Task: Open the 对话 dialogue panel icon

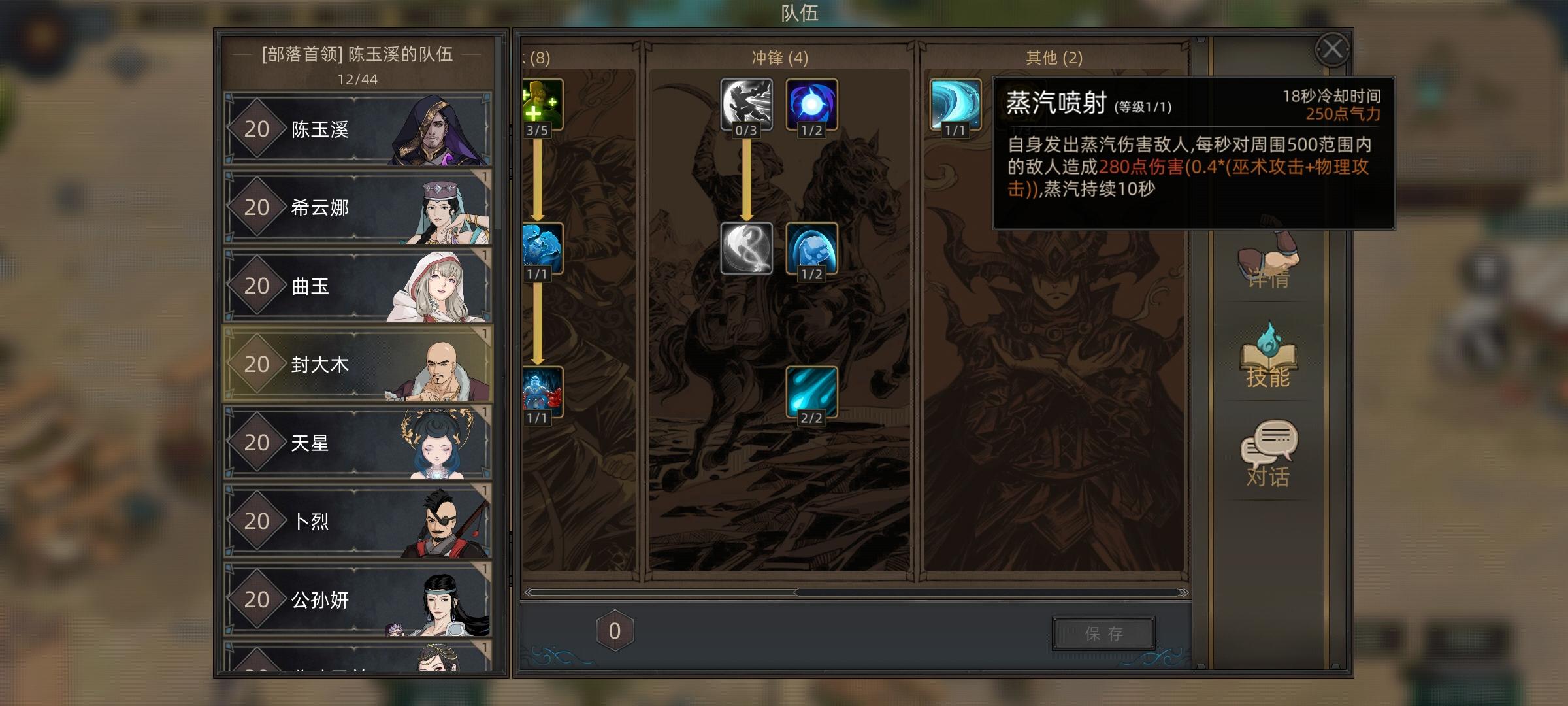Action: point(1269,451)
